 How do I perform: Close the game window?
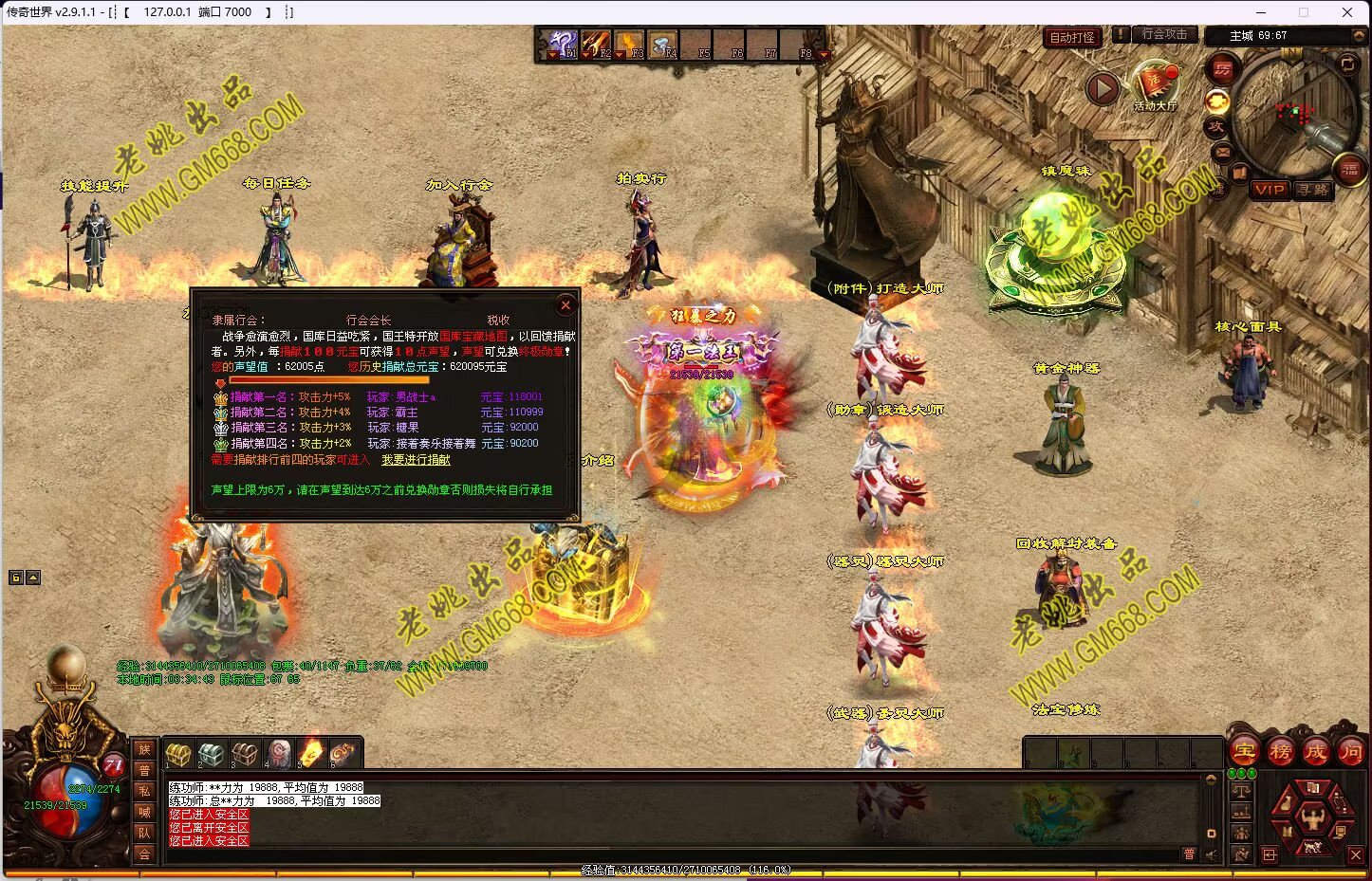click(x=1346, y=12)
